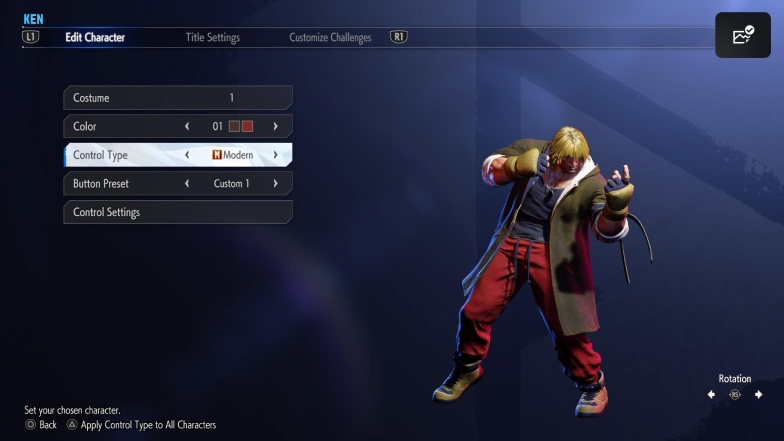Image resolution: width=784 pixels, height=441 pixels.
Task: Select the Color row label
Action: [85, 127]
